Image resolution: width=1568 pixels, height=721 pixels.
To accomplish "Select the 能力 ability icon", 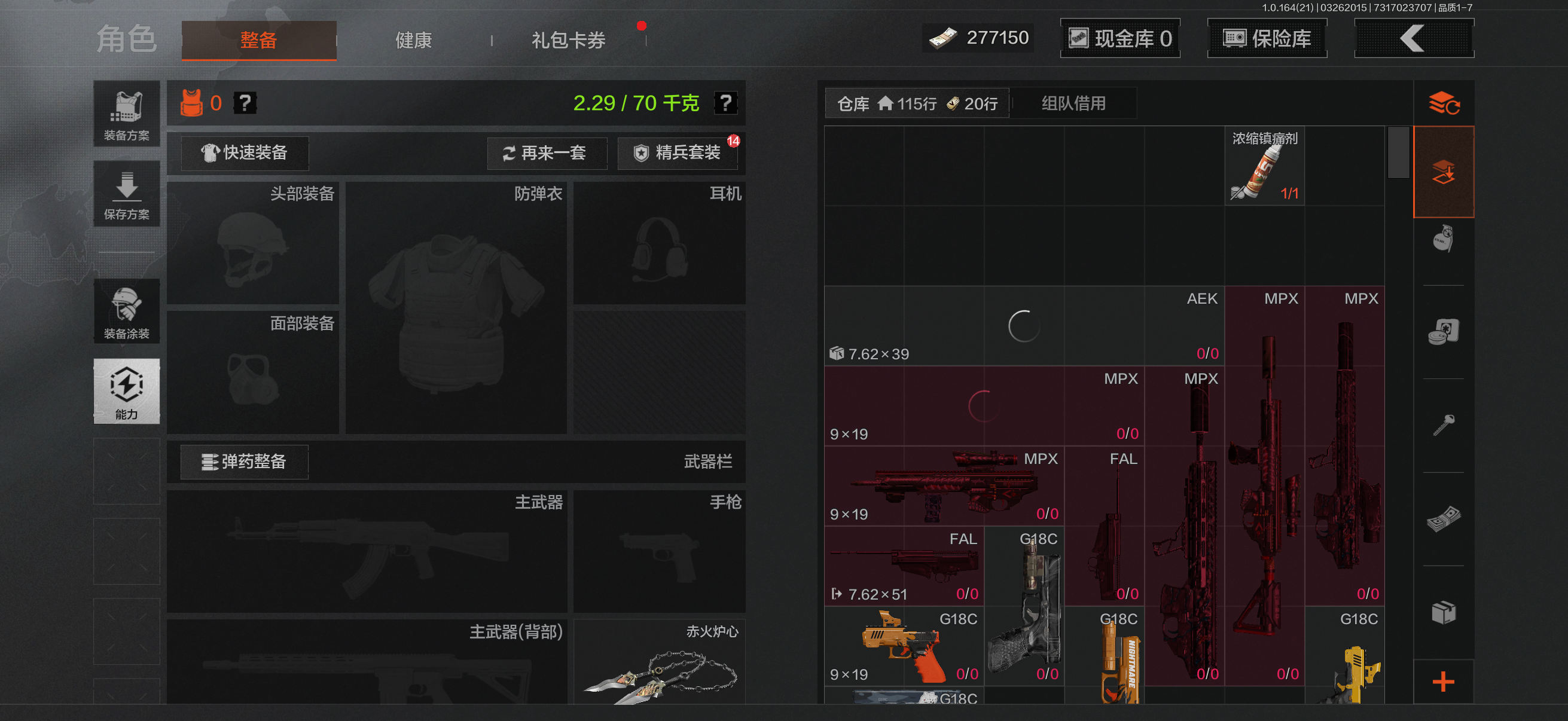I will pos(126,392).
